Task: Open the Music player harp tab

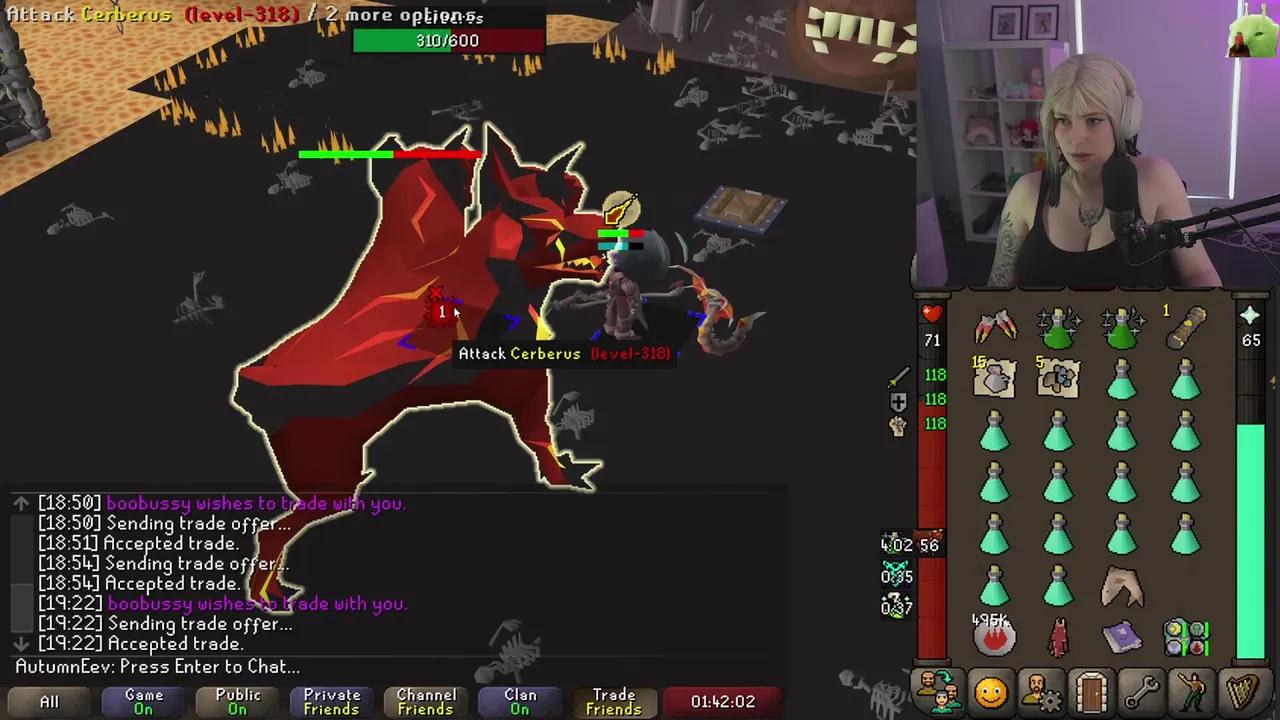Action: pyautogui.click(x=1240, y=690)
